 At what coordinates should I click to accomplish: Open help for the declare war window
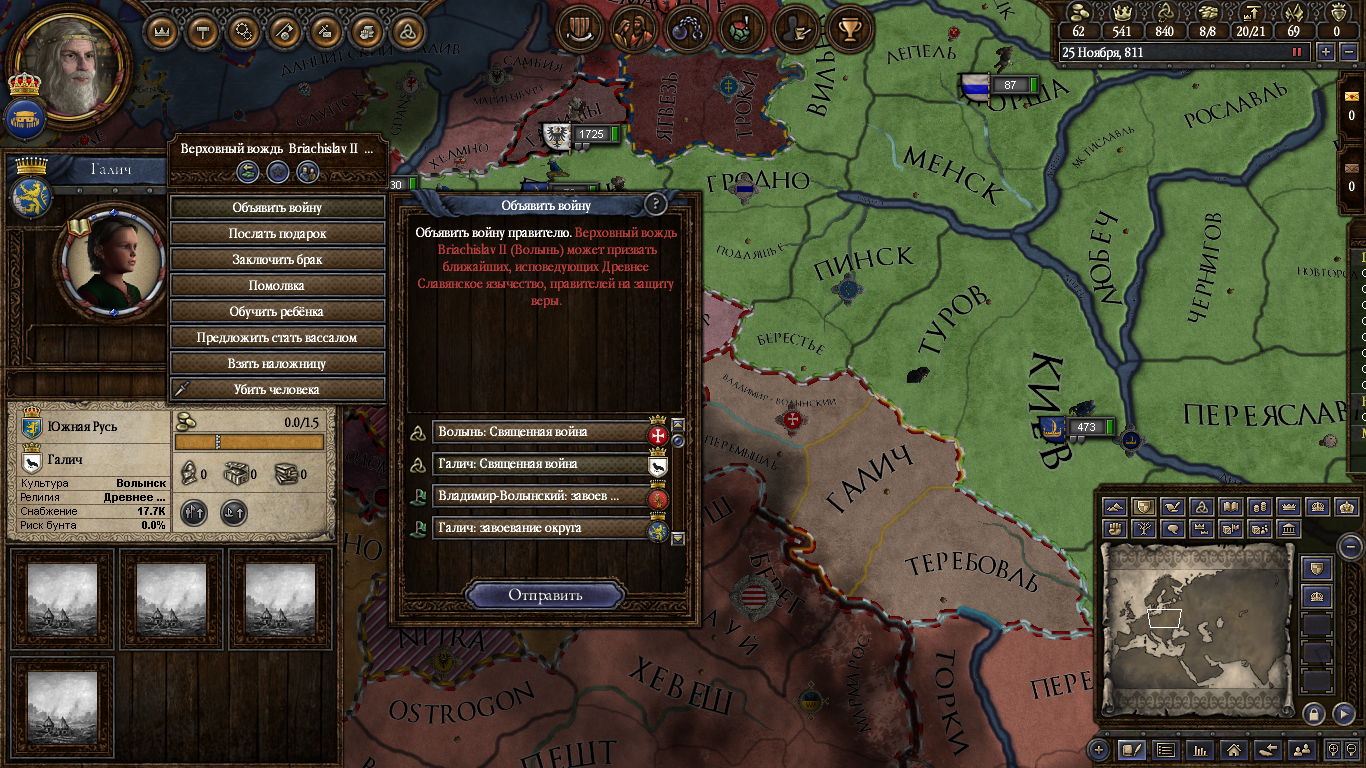(x=655, y=205)
